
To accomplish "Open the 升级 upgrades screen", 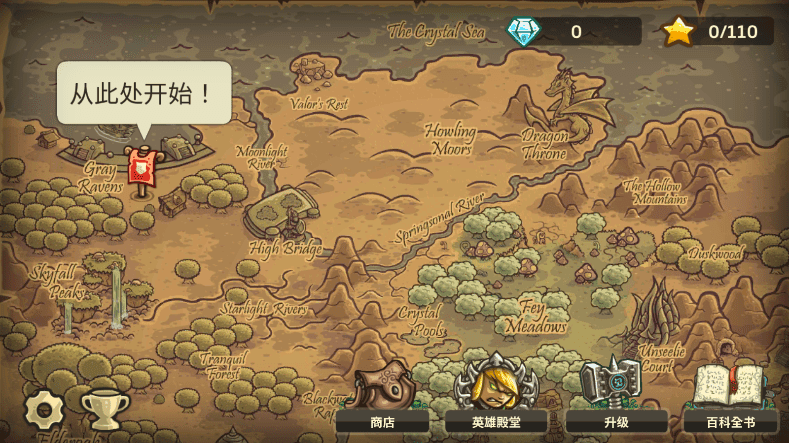I will [615, 400].
